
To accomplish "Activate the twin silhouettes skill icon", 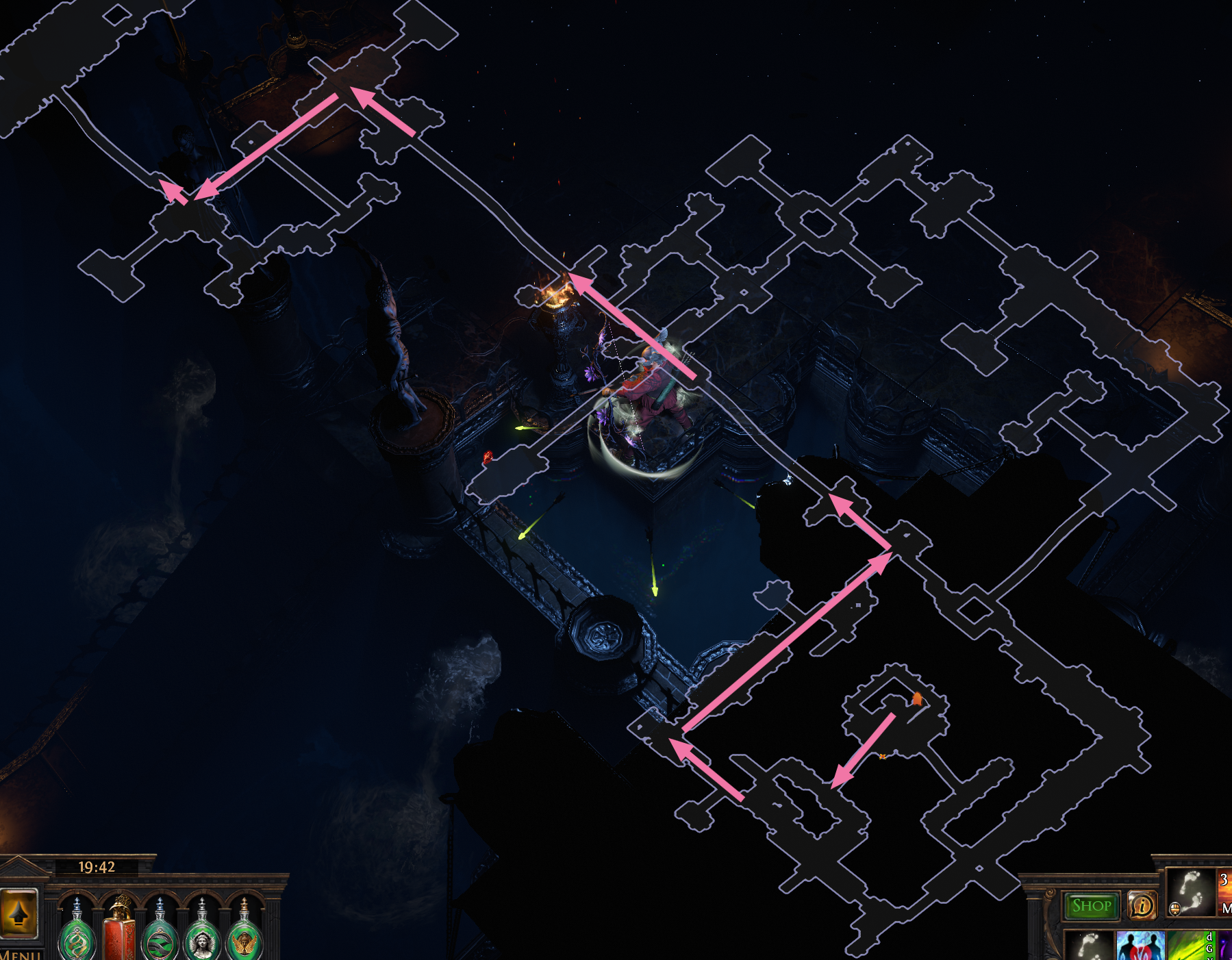I will pyautogui.click(x=1140, y=946).
